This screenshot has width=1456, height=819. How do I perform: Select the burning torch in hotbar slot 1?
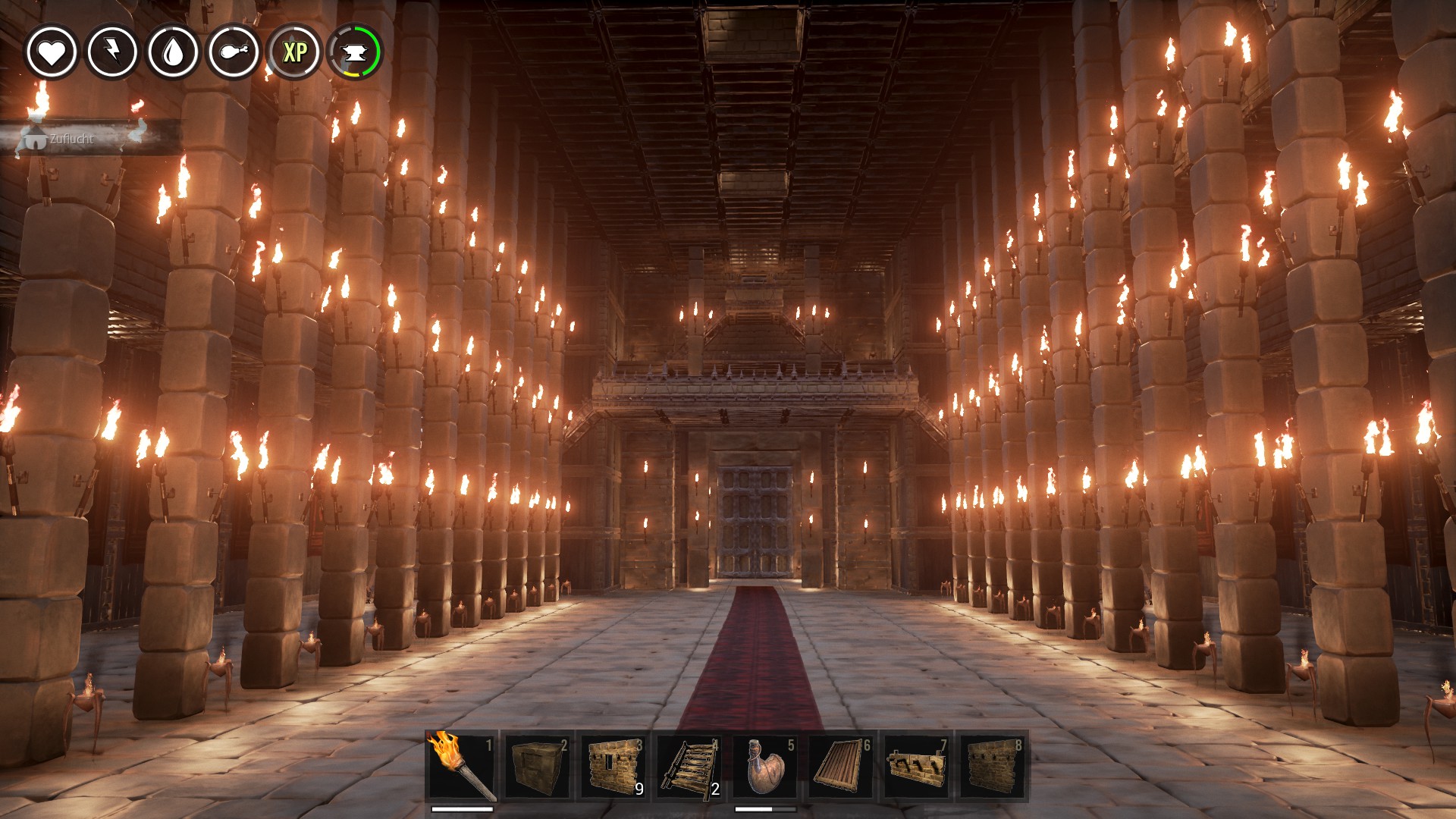(x=462, y=765)
